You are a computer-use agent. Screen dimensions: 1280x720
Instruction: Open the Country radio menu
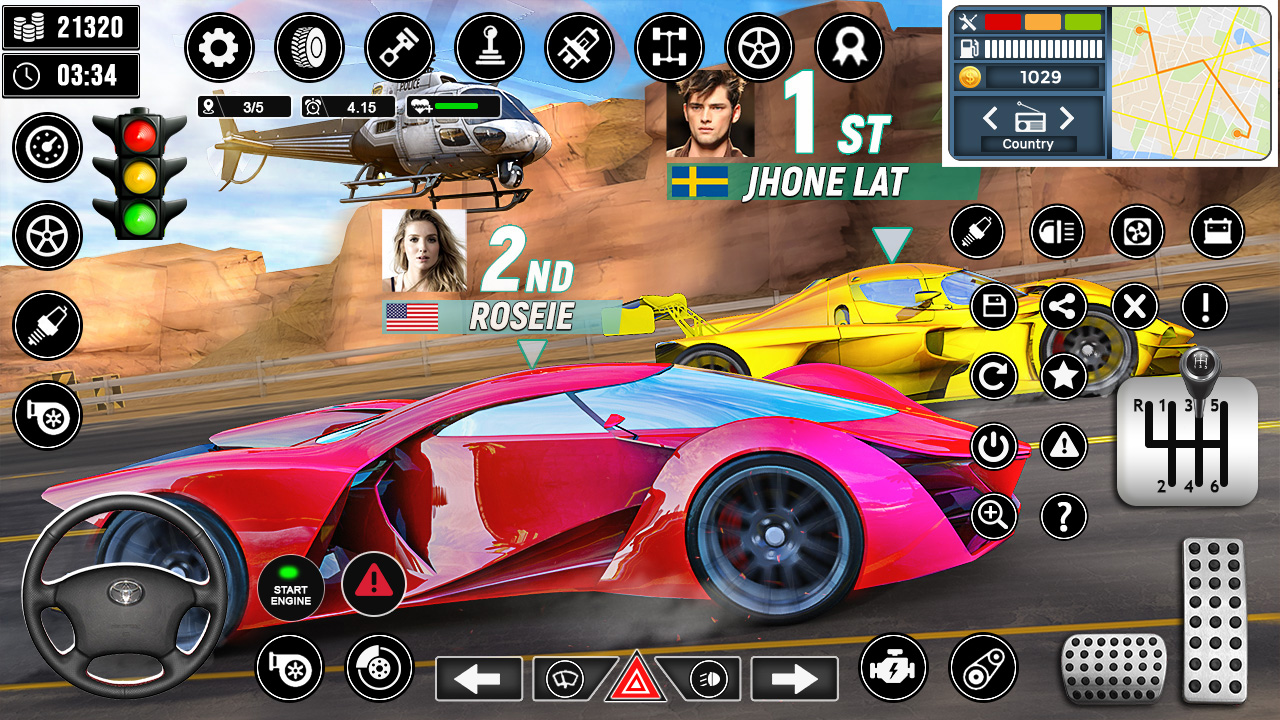coord(1029,143)
